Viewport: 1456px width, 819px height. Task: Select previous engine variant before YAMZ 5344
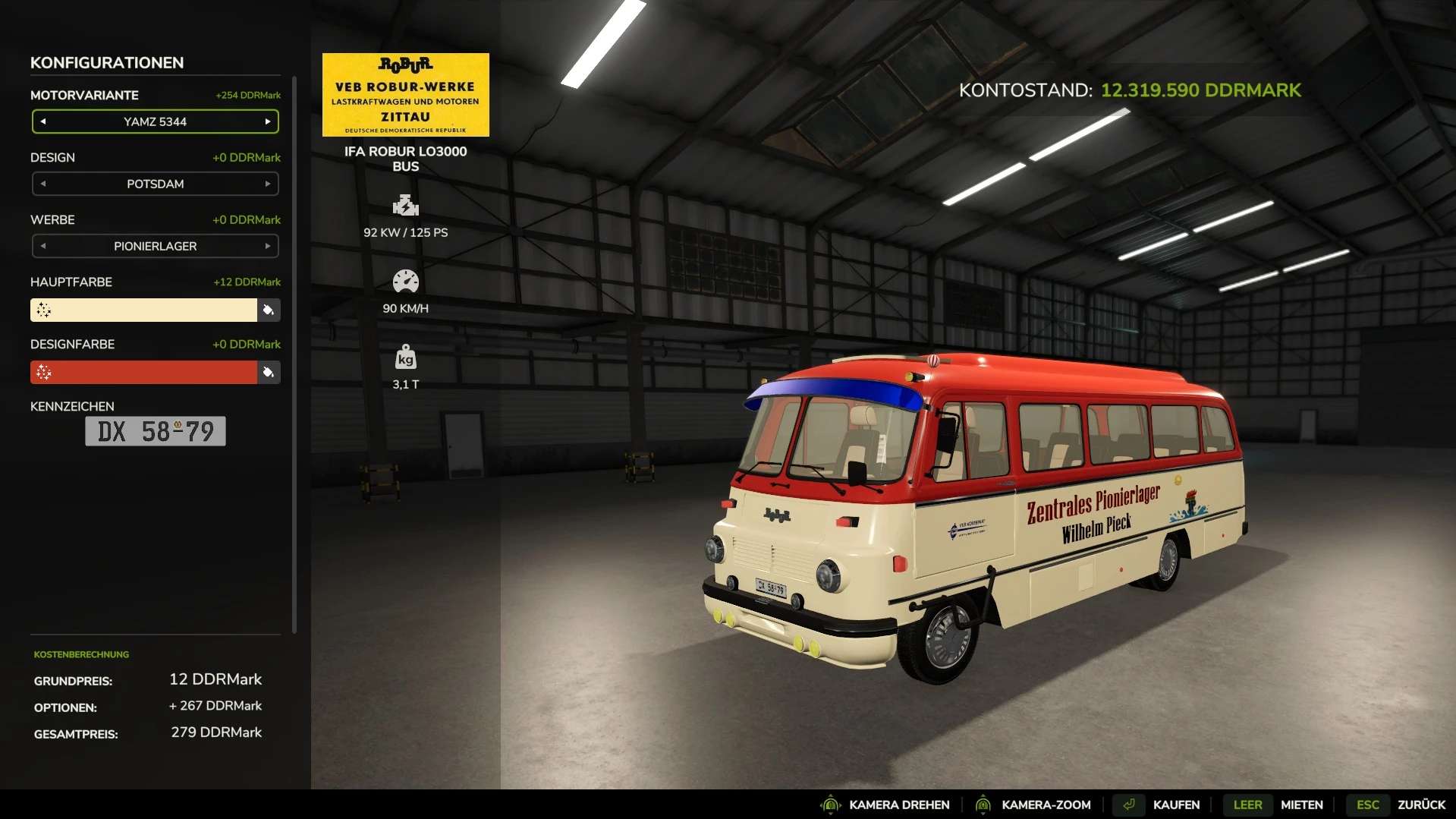point(43,121)
